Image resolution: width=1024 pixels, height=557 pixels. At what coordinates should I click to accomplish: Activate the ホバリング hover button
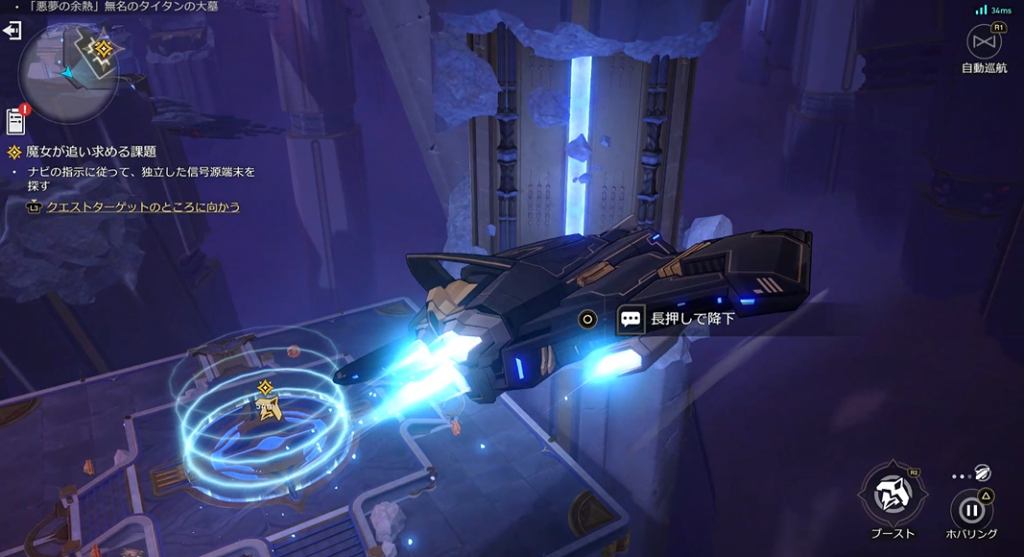(x=971, y=508)
